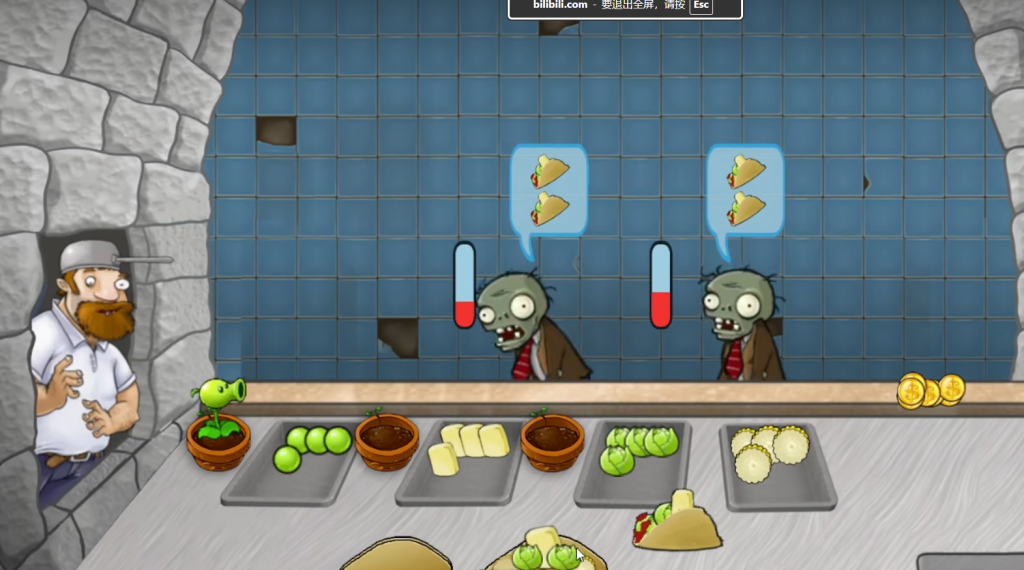Pick up the finished taco on the counter
This screenshot has height=570, width=1024.
[x=678, y=524]
